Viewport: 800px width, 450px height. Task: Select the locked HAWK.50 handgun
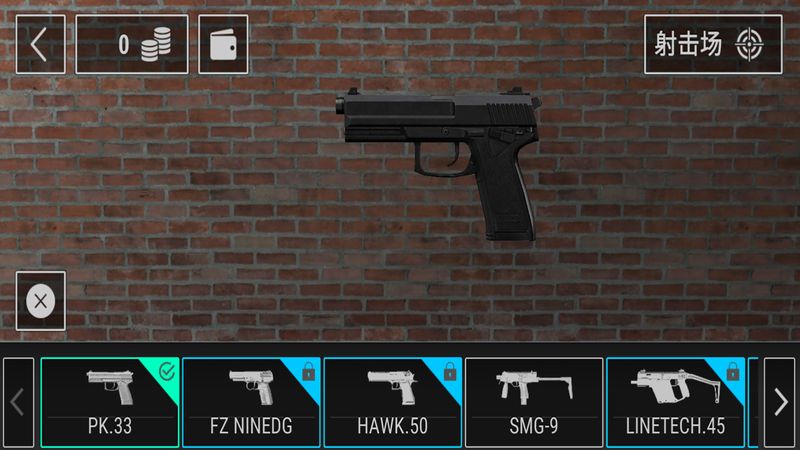pyautogui.click(x=392, y=402)
